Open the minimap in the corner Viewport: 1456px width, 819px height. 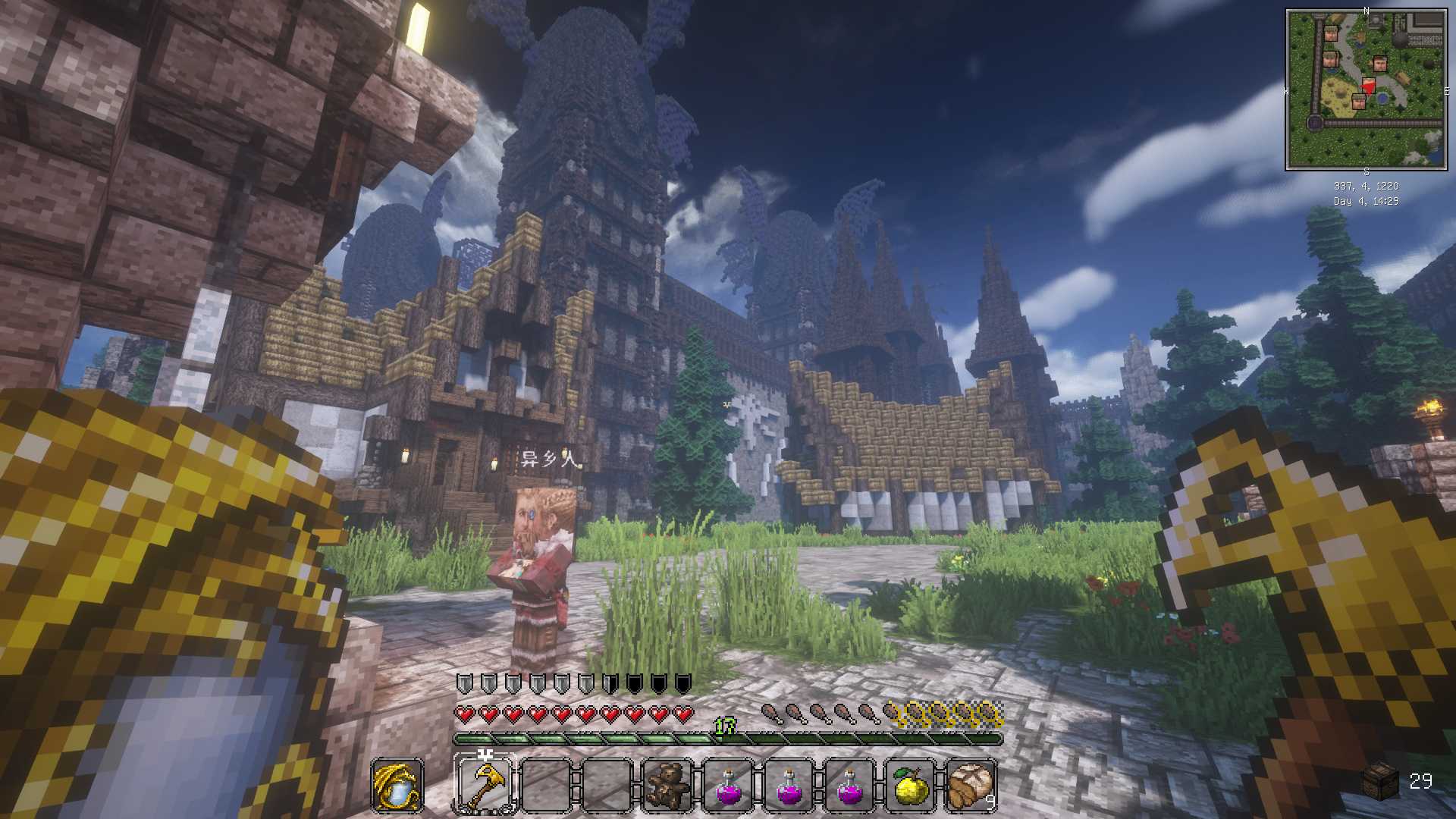click(1366, 89)
